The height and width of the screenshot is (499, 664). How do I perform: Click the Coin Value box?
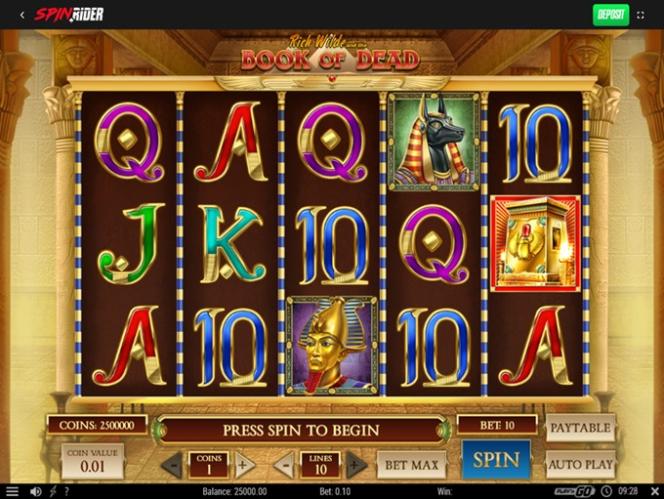click(x=93, y=461)
